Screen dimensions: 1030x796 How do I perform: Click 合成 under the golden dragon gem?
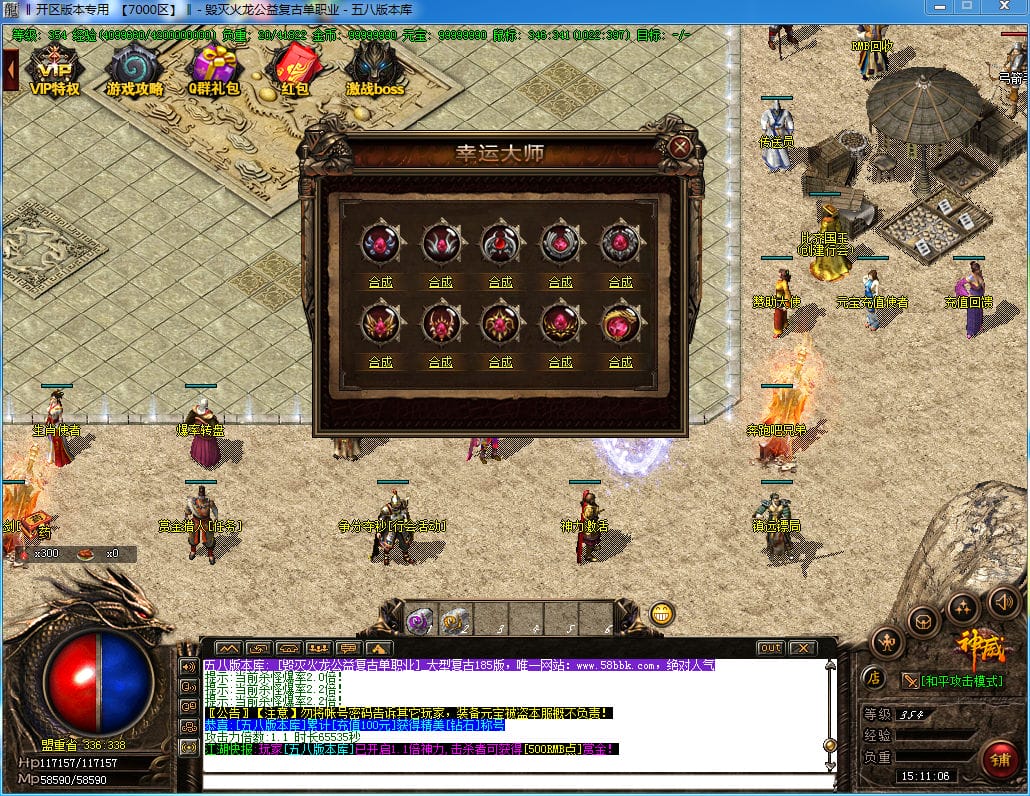(x=620, y=362)
